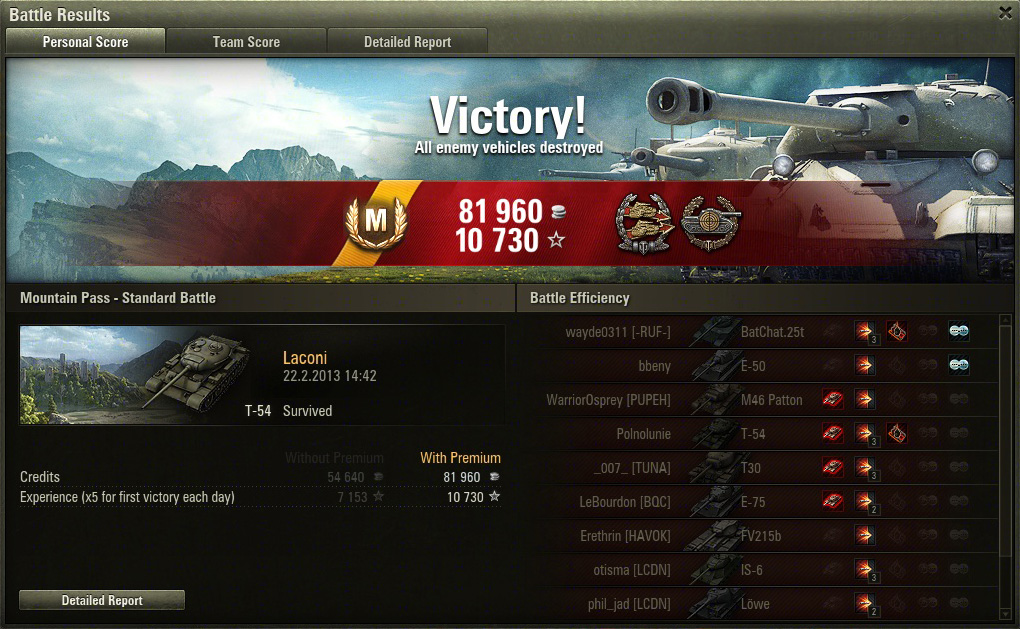Screen dimensions: 1020x629
Task: Choose LeBourdon E-75 efficiency row
Action: tap(760, 502)
